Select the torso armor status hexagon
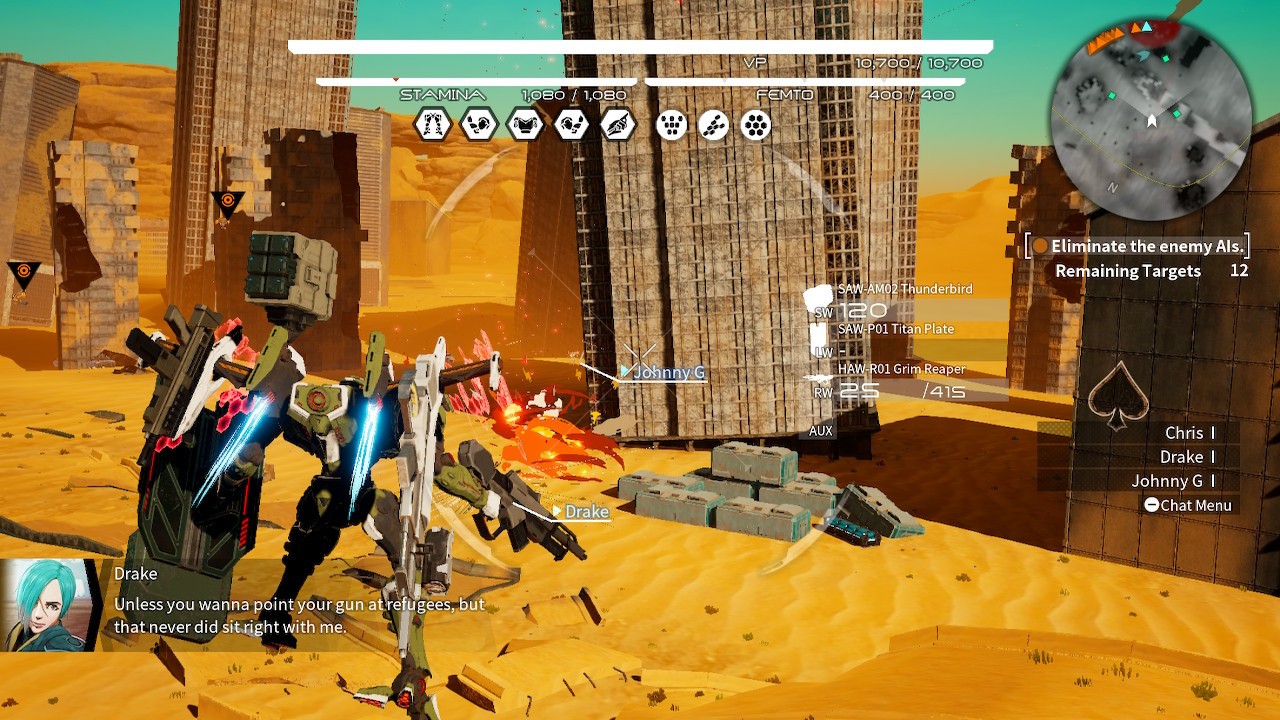The width and height of the screenshot is (1280, 720). tap(525, 125)
